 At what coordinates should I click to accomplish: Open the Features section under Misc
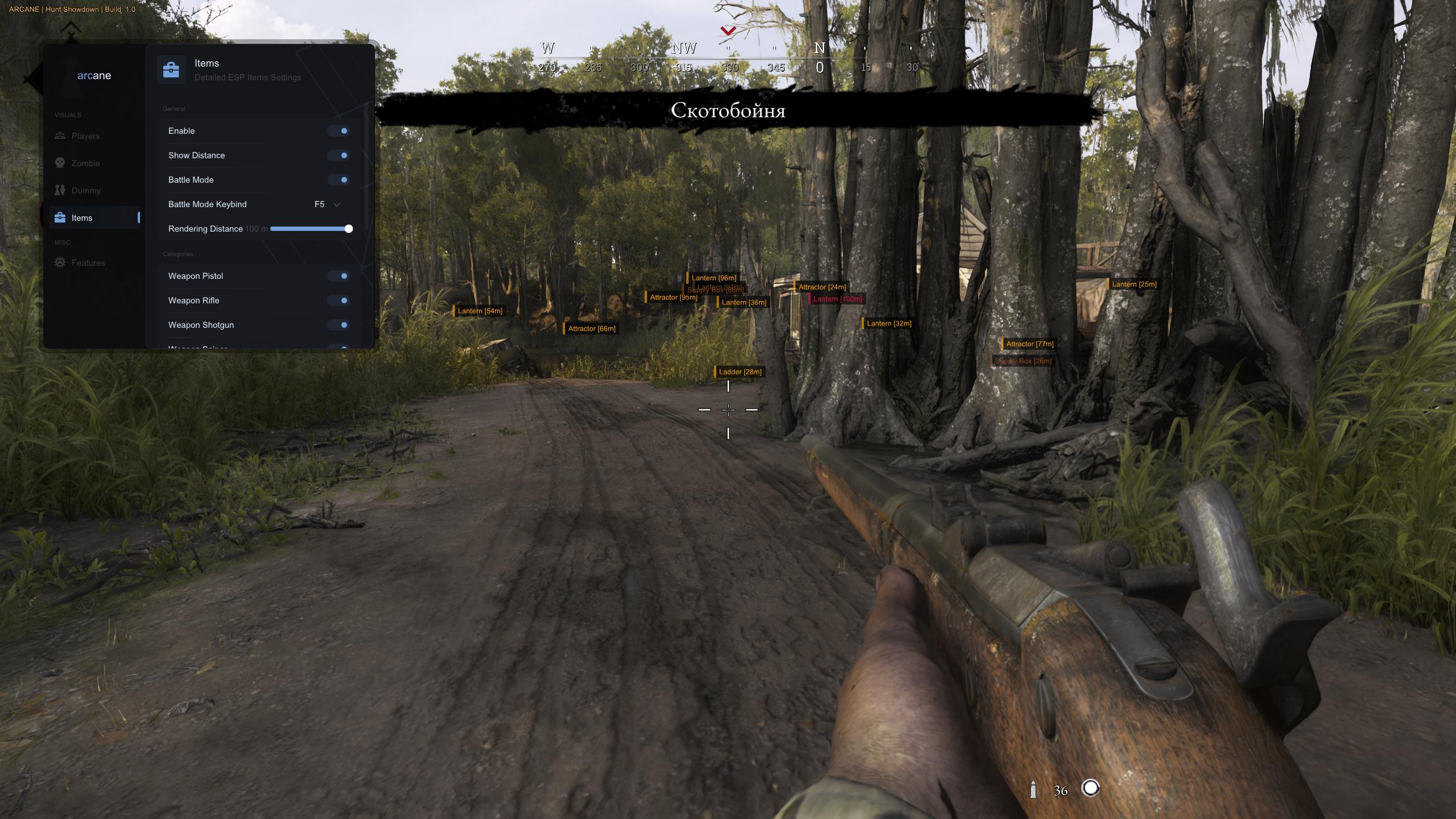click(88, 263)
